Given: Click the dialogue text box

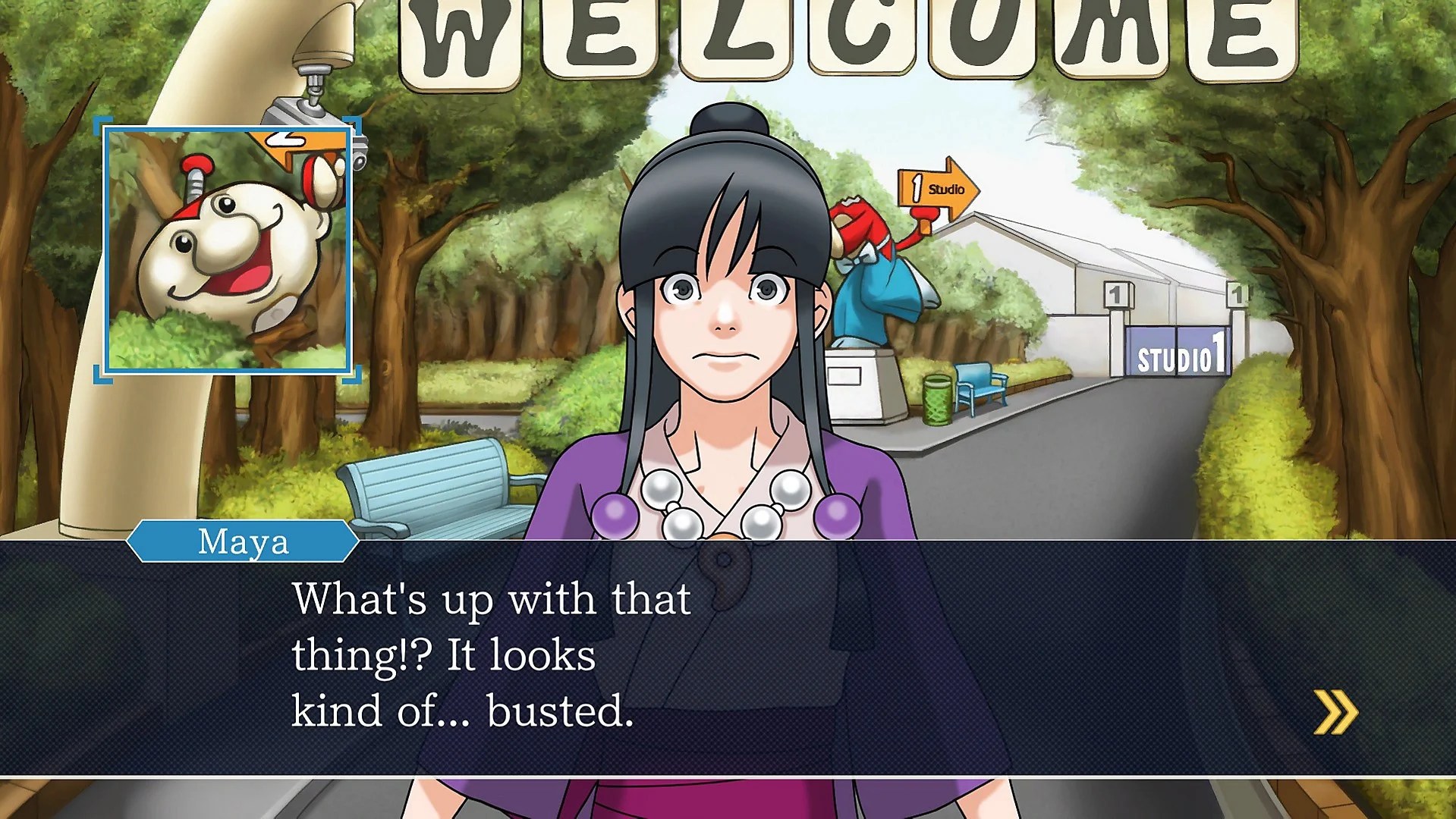Looking at the screenshot, I should pos(728,660).
